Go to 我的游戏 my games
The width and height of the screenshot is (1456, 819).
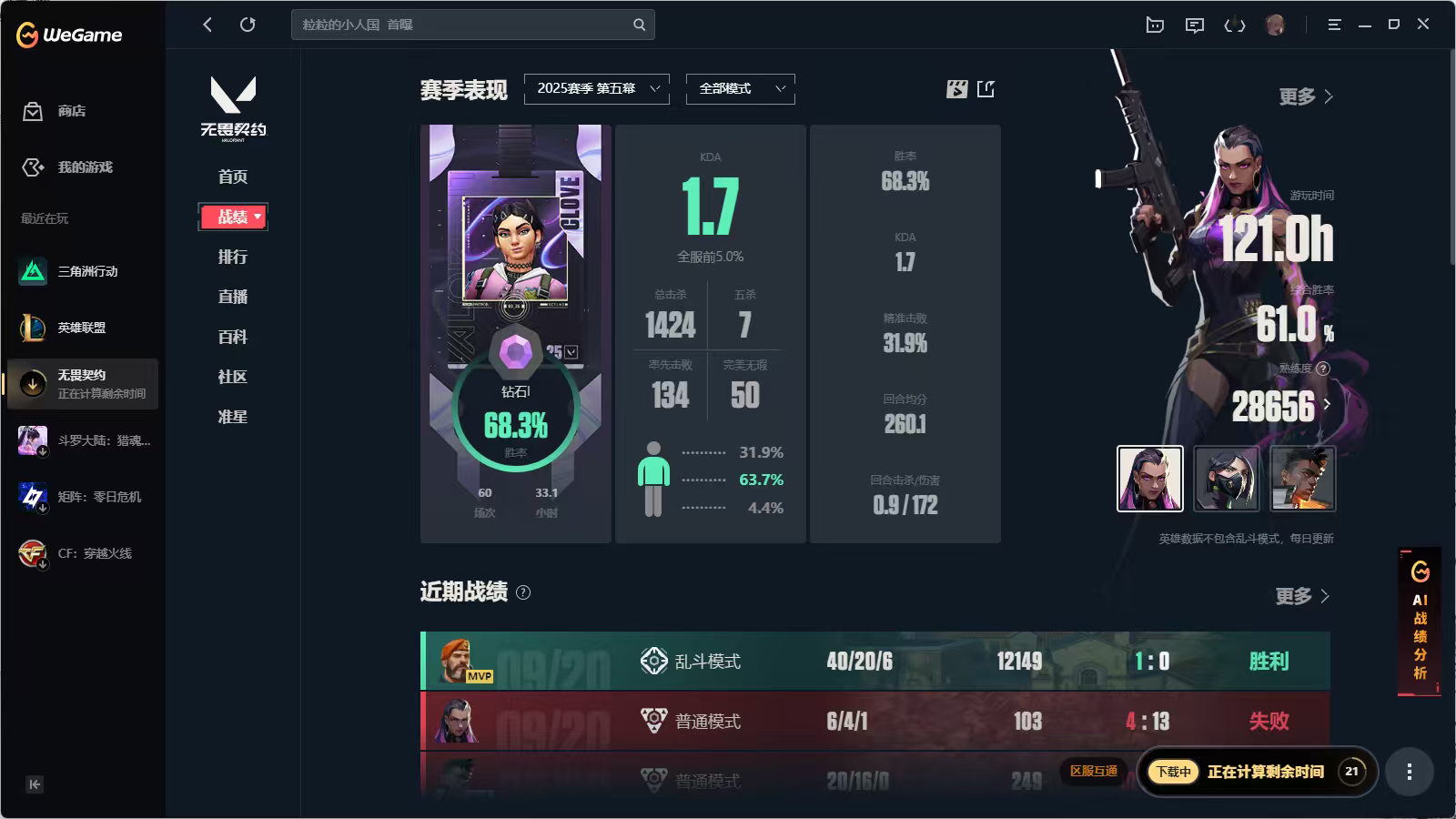tap(84, 167)
